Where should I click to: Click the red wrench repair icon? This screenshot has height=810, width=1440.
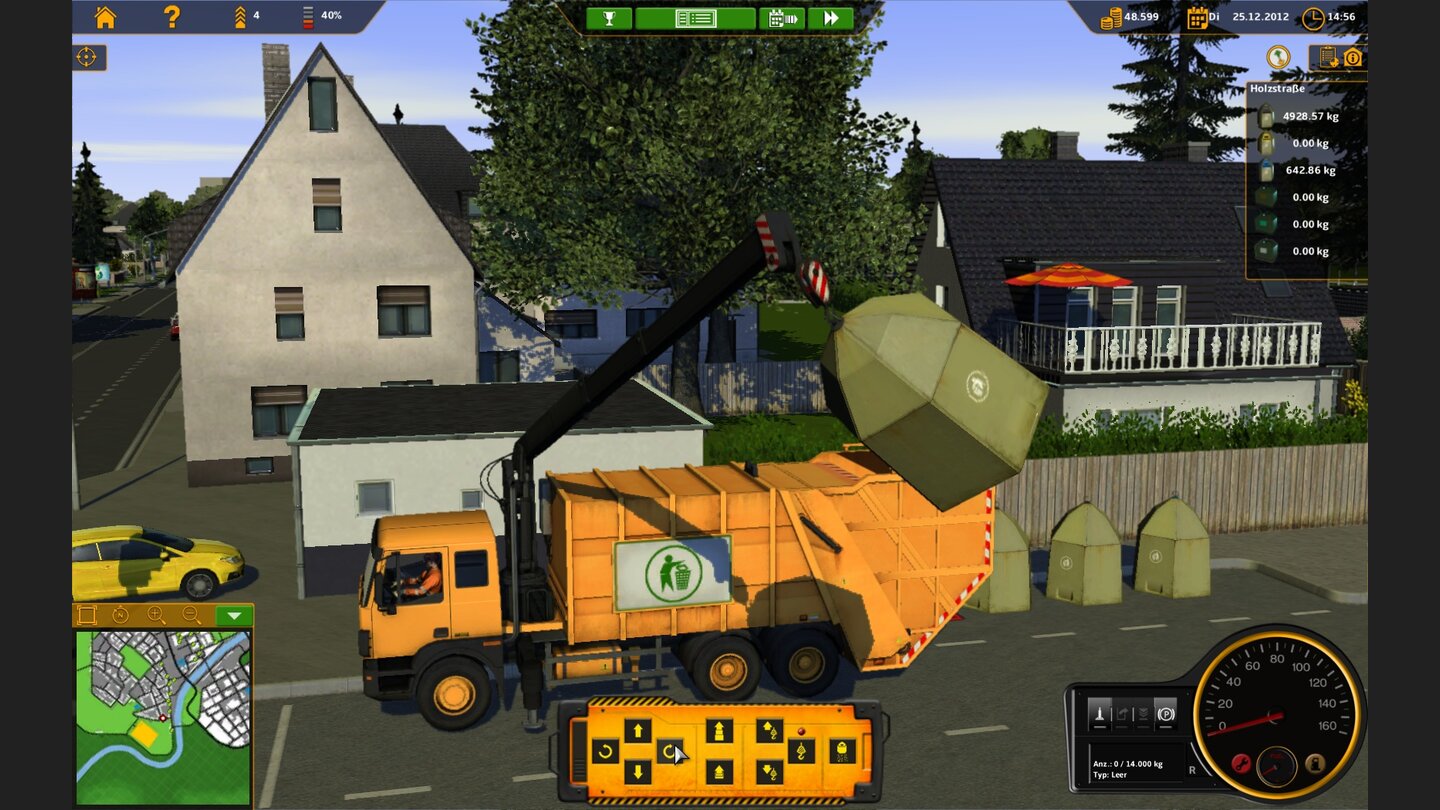pyautogui.click(x=1241, y=761)
